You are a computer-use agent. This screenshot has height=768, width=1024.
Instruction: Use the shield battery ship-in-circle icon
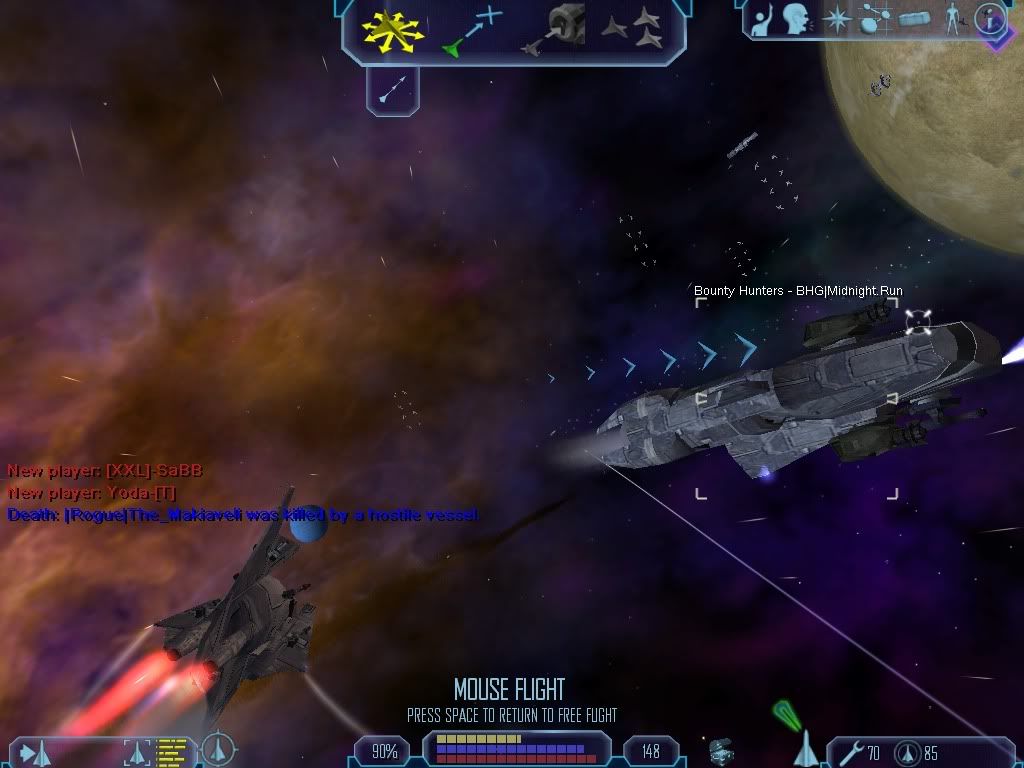(x=905, y=751)
